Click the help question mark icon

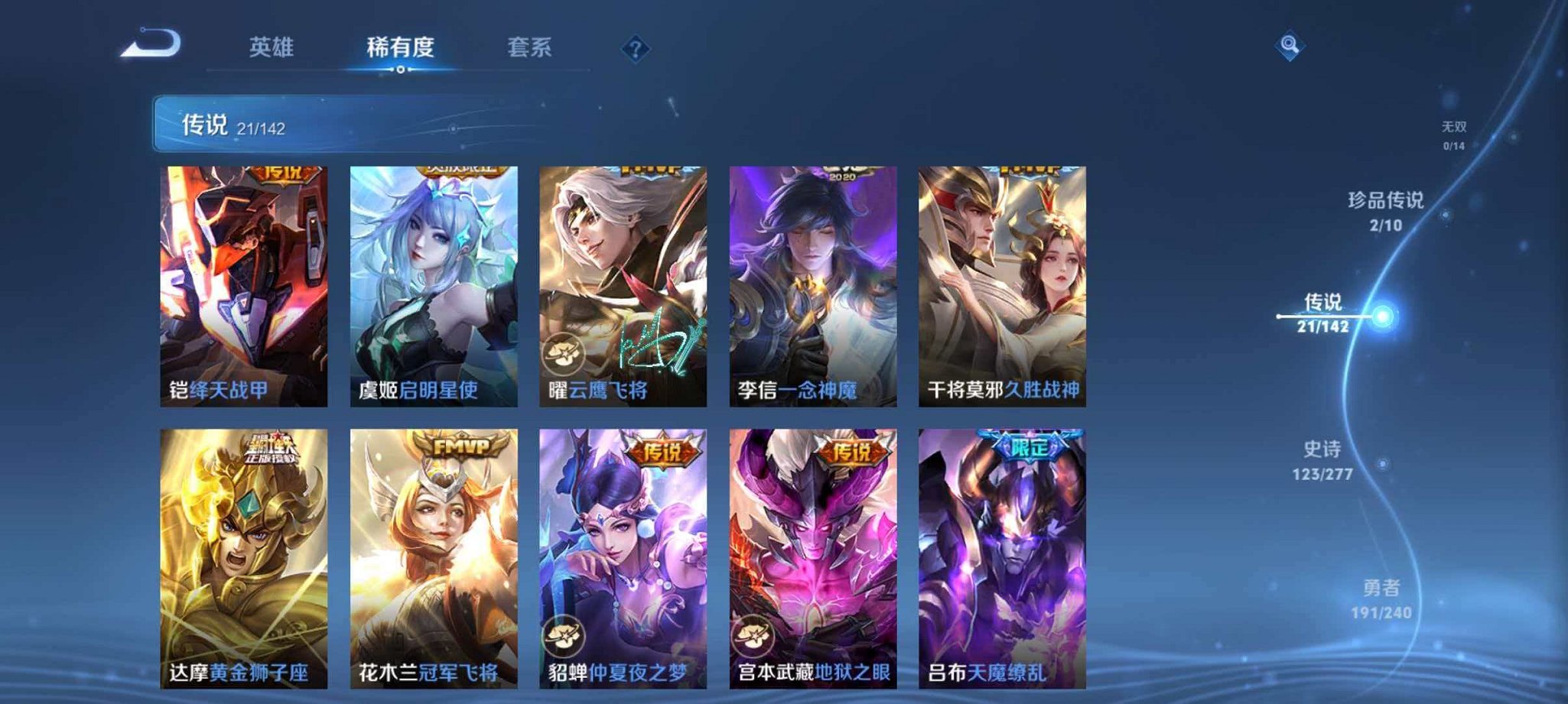[x=635, y=48]
